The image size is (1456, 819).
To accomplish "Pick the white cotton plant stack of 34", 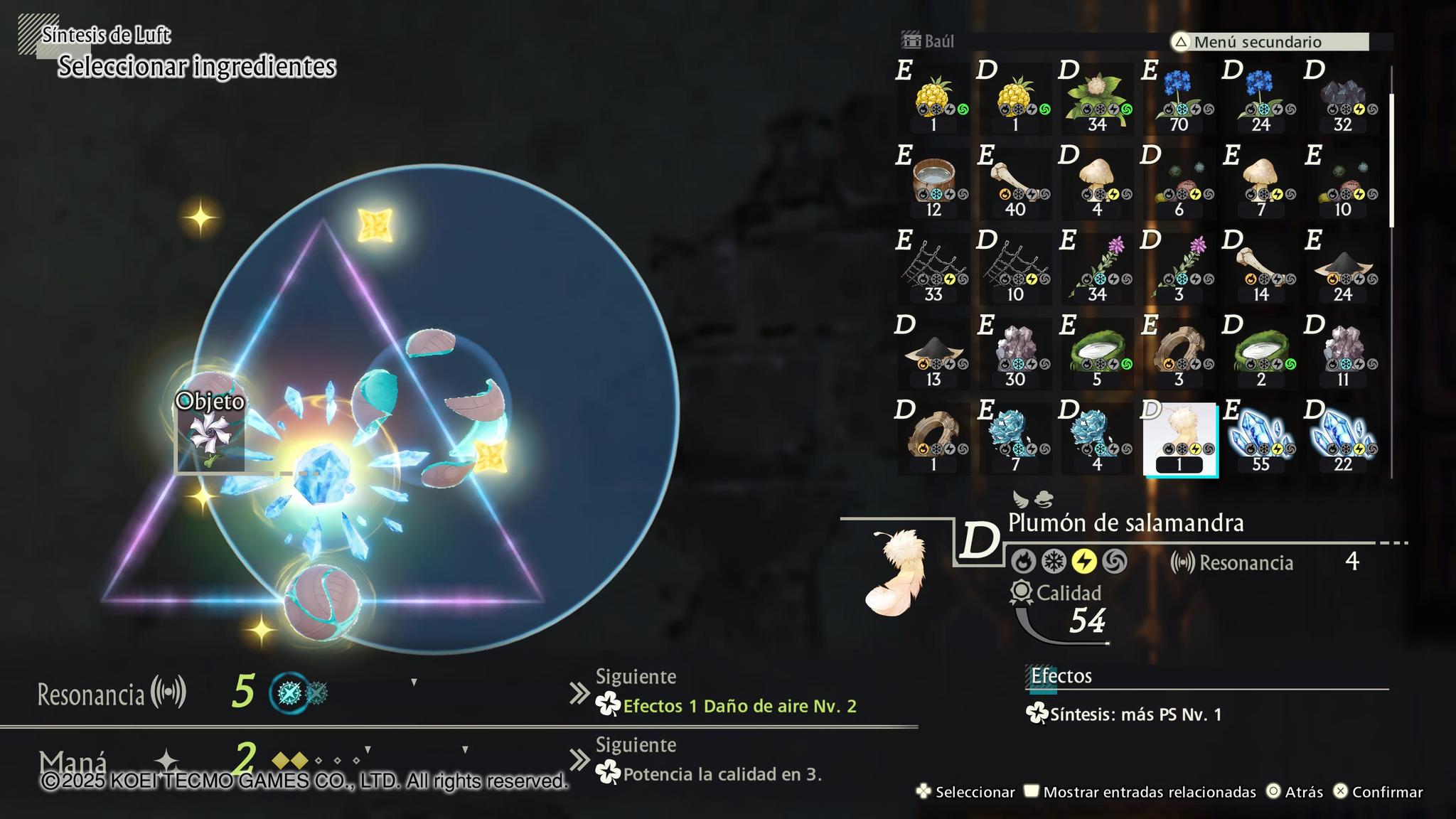I will coord(1097,99).
